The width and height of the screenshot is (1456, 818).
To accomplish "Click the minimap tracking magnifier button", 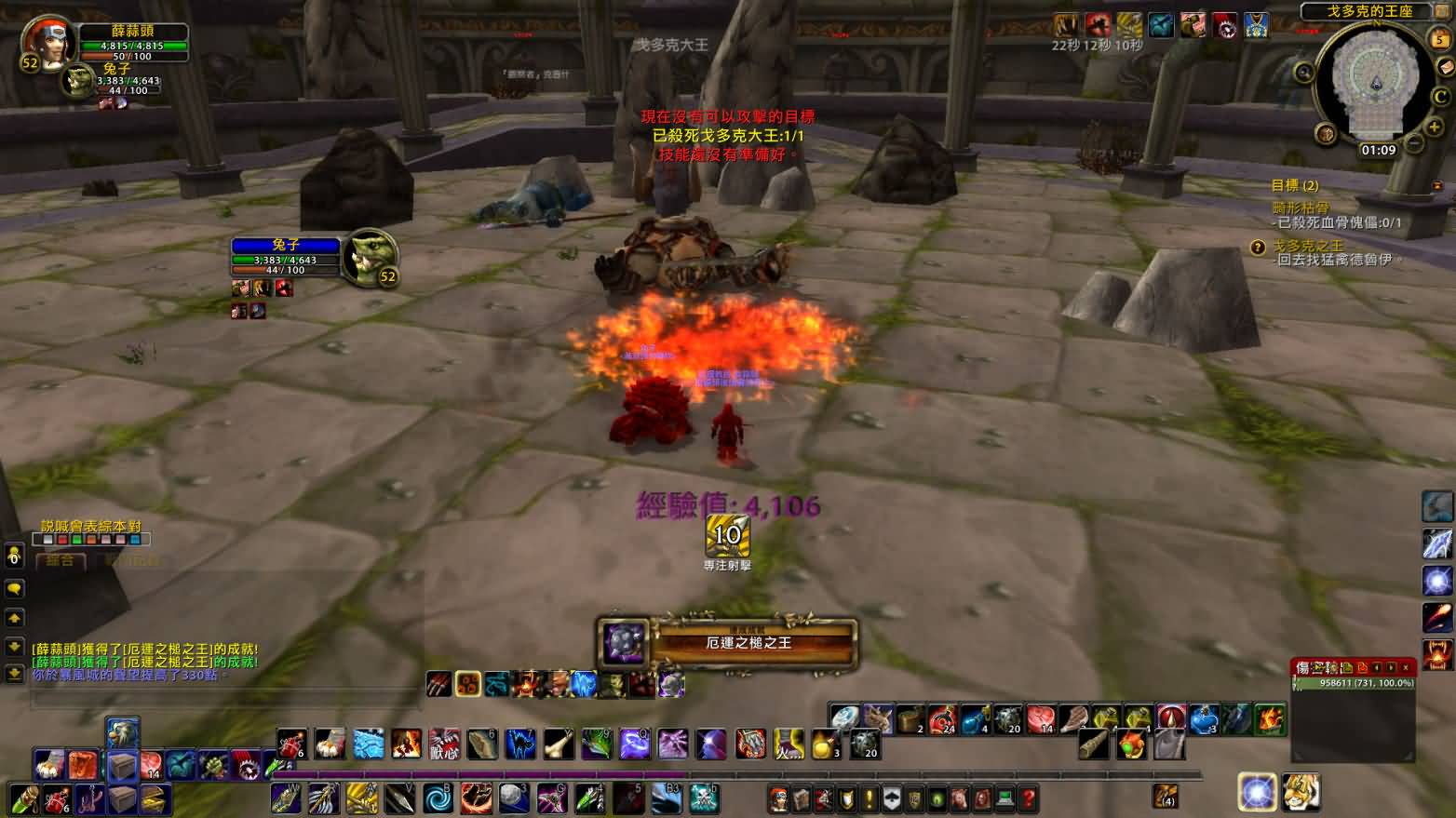I will (x=1302, y=72).
